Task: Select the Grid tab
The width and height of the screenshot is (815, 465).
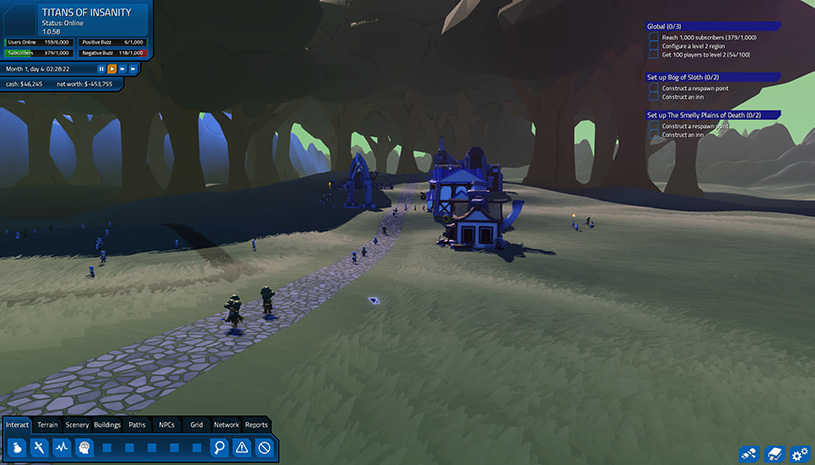Action: tap(196, 425)
